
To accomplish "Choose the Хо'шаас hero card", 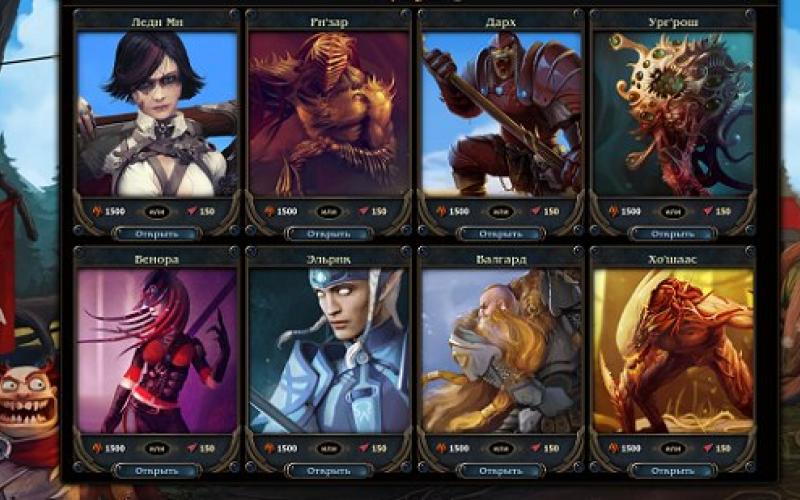I will (673, 350).
